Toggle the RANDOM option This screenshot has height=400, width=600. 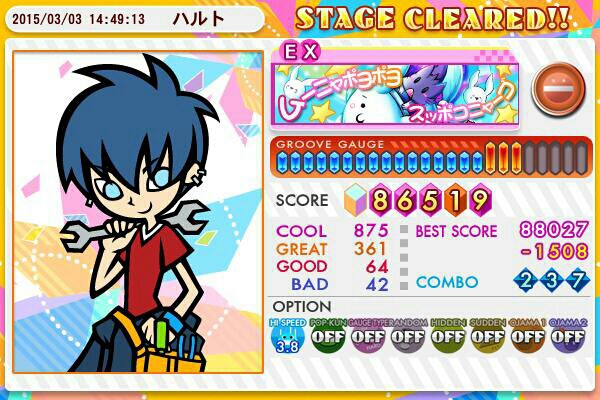(407, 337)
